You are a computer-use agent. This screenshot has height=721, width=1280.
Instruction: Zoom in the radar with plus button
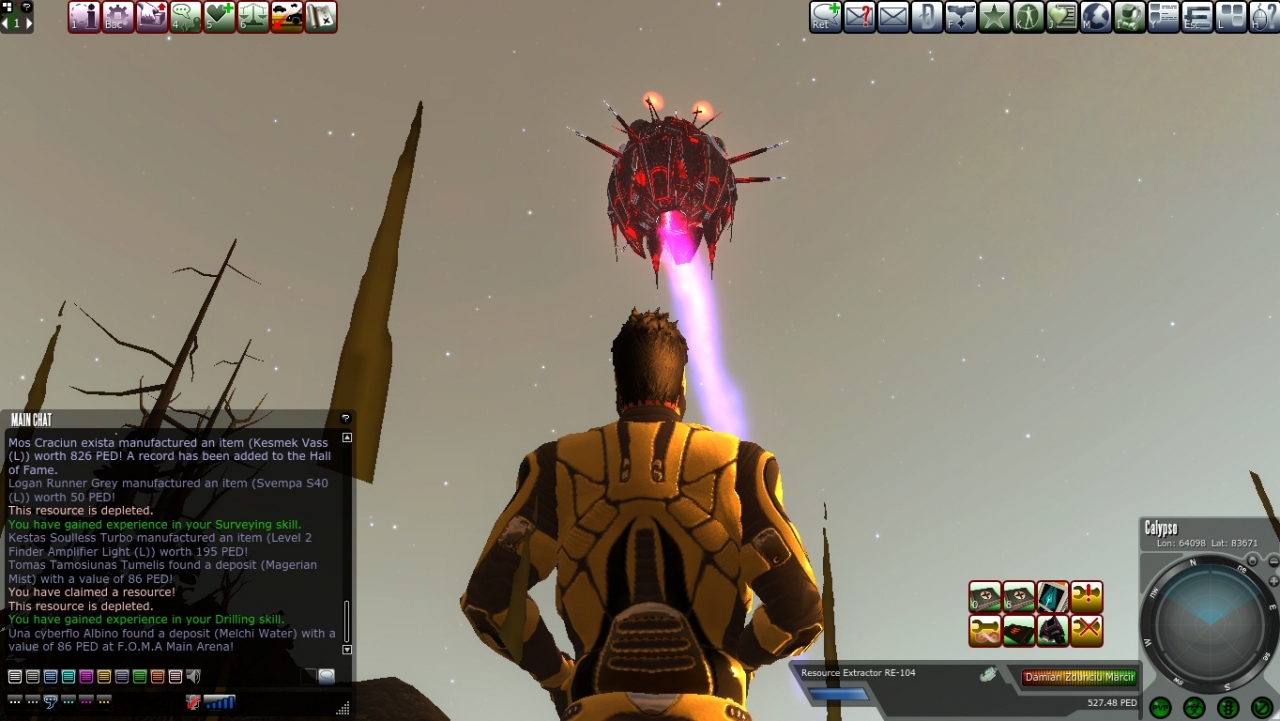click(x=1273, y=581)
